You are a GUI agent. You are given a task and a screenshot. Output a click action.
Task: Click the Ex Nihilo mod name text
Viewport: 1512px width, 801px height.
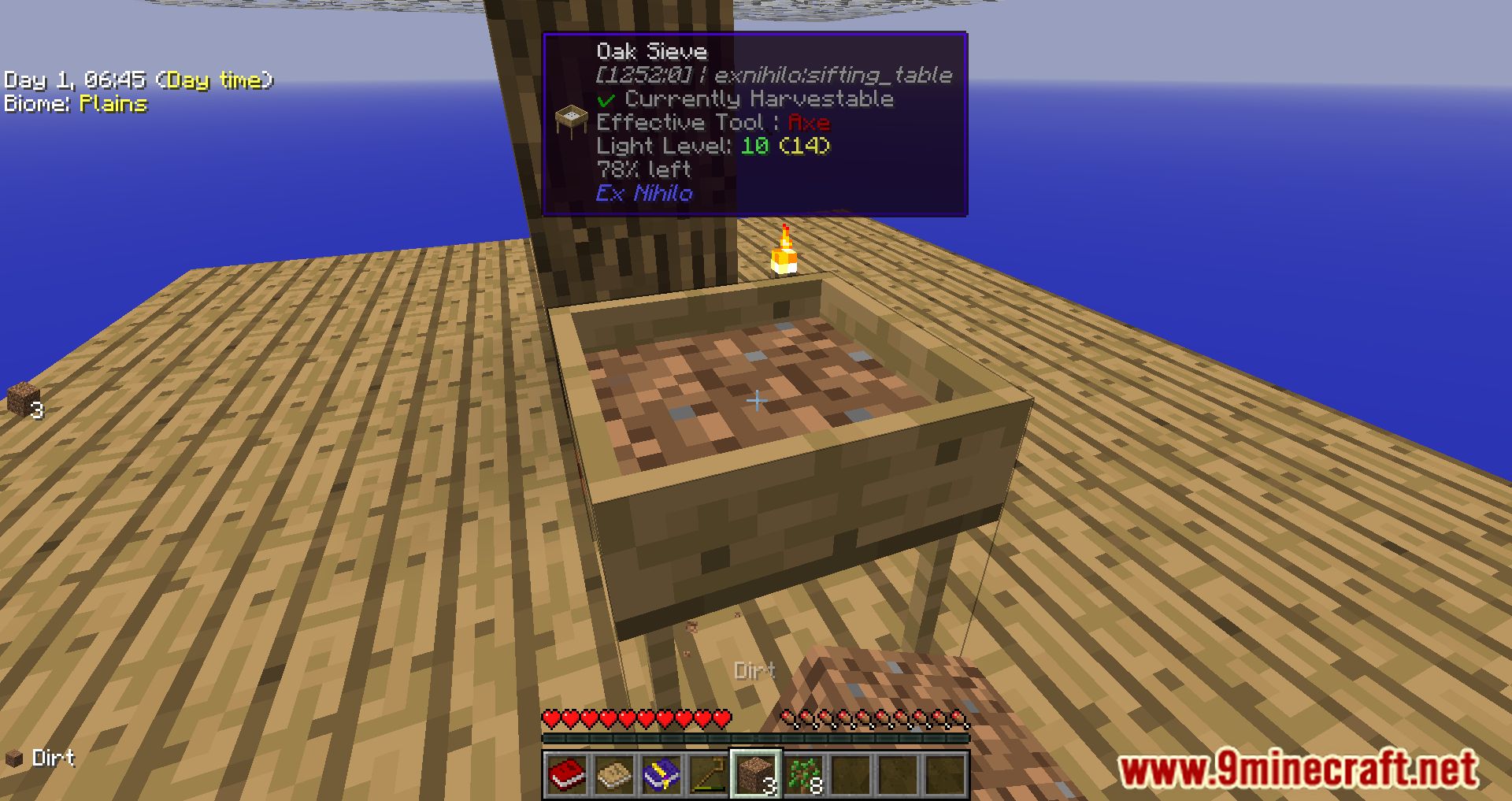point(643,193)
